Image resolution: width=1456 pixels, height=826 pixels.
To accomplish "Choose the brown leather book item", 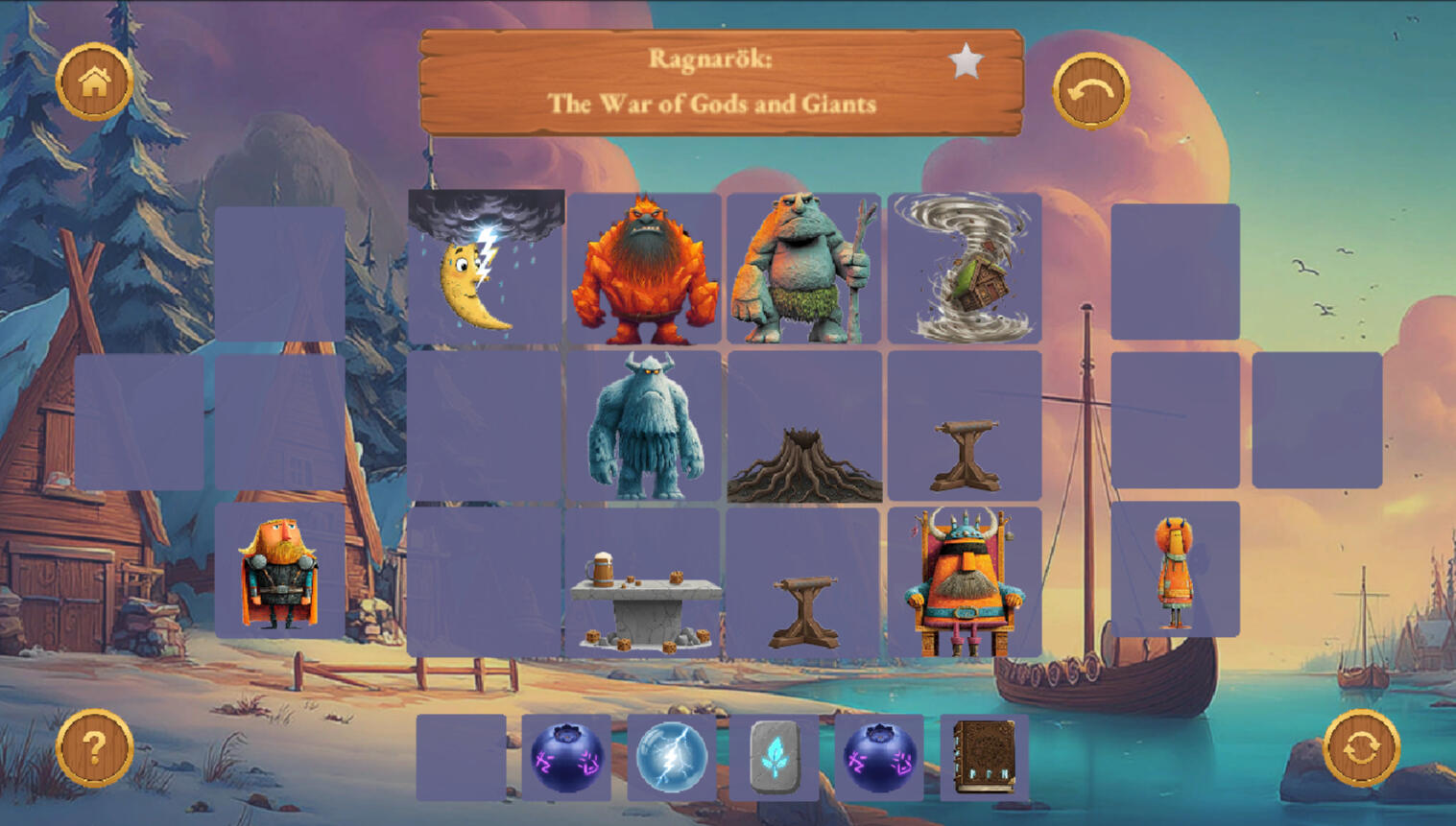I will tap(984, 757).
